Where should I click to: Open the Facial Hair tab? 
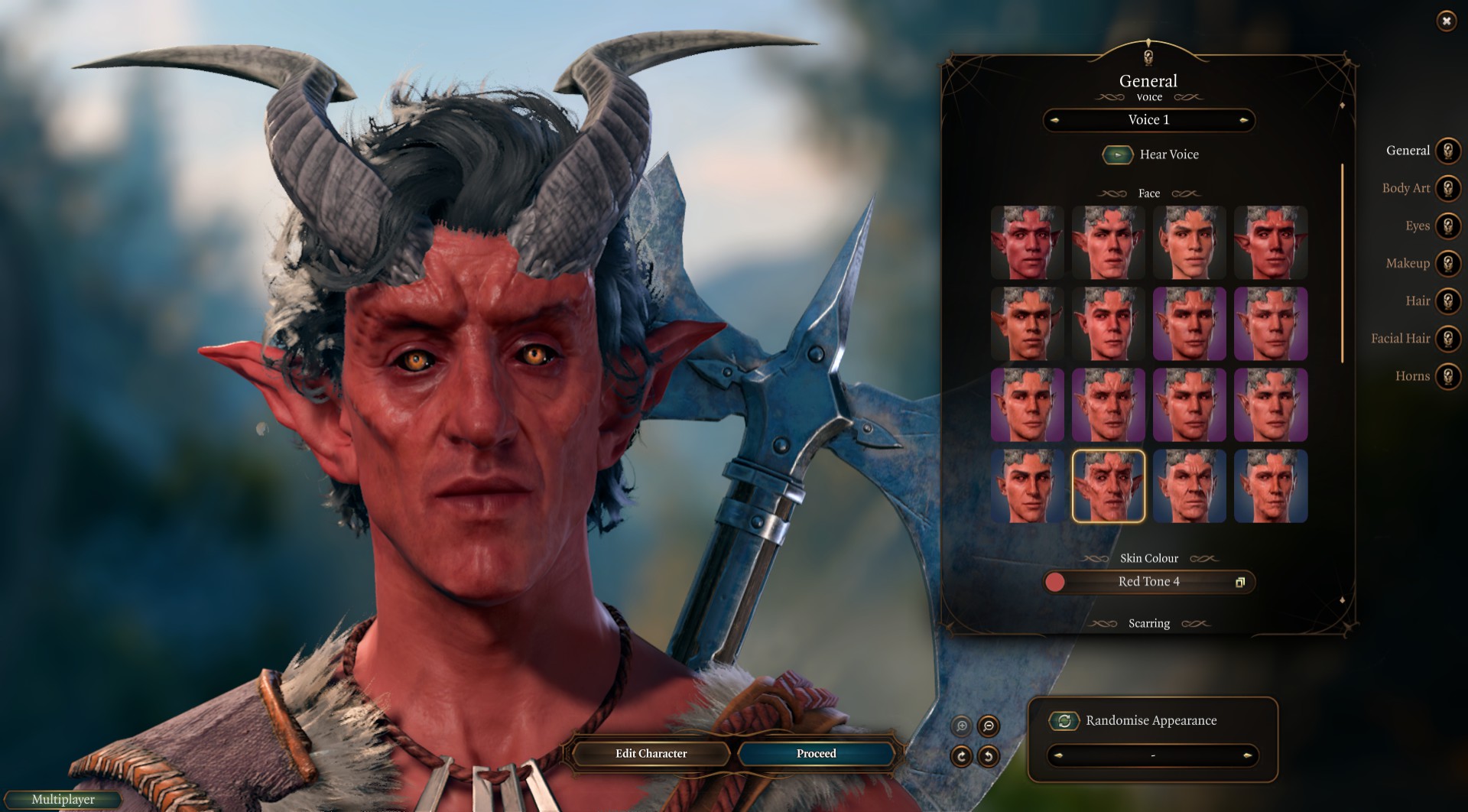[1447, 338]
